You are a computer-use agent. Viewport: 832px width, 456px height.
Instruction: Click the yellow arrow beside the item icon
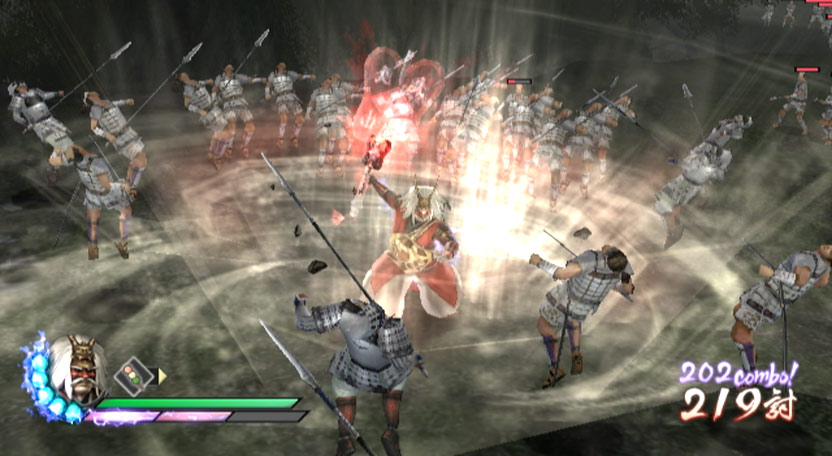coord(162,376)
